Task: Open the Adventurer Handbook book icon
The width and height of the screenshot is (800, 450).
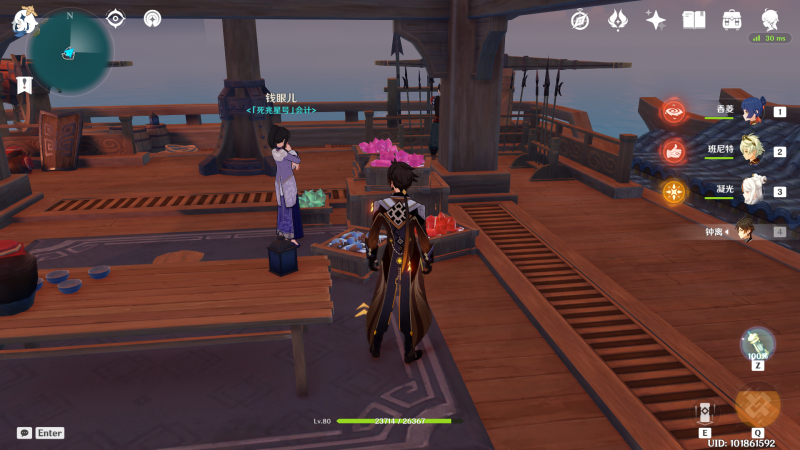Action: point(694,20)
